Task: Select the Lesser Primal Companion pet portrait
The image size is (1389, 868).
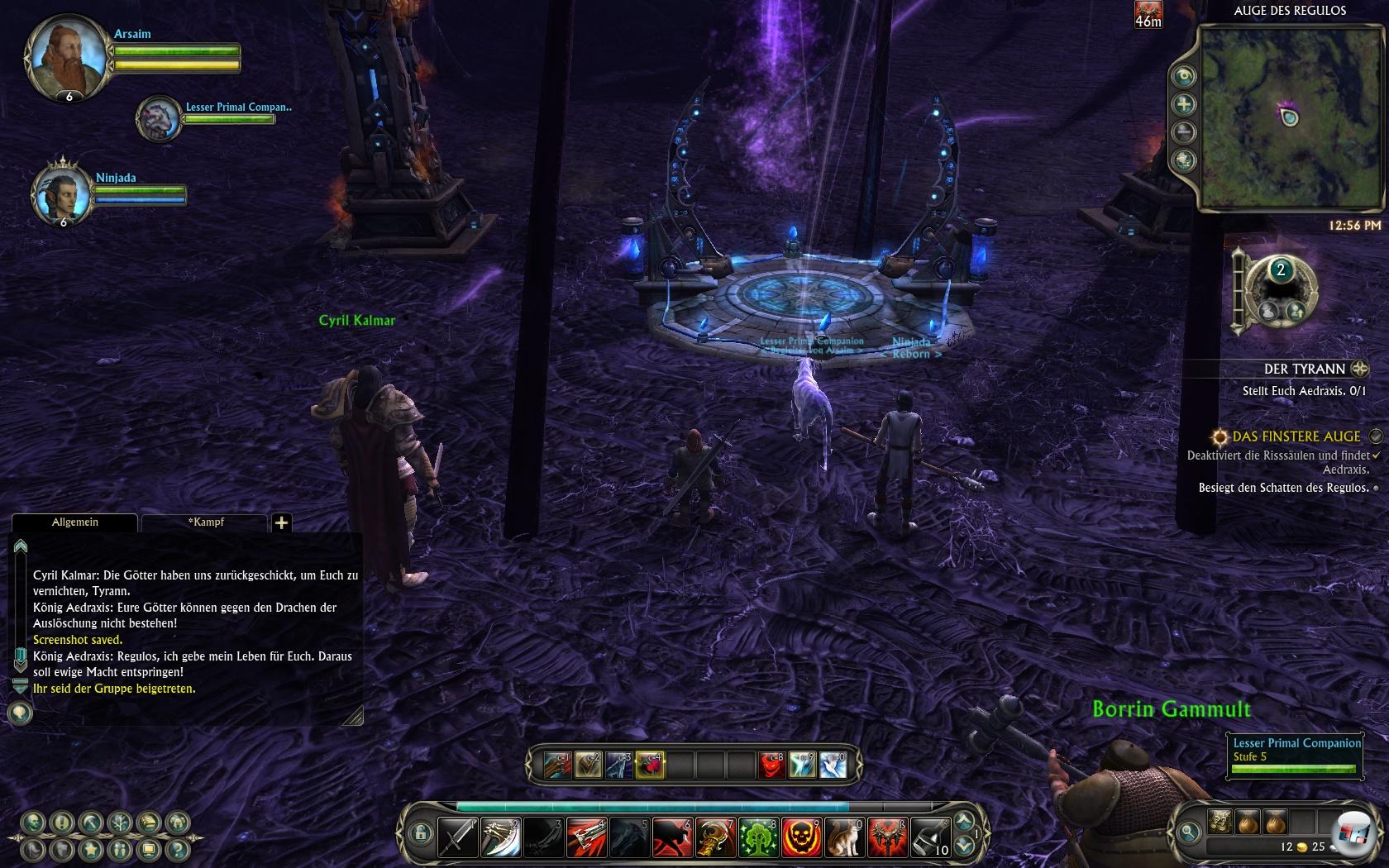Action: (159, 118)
